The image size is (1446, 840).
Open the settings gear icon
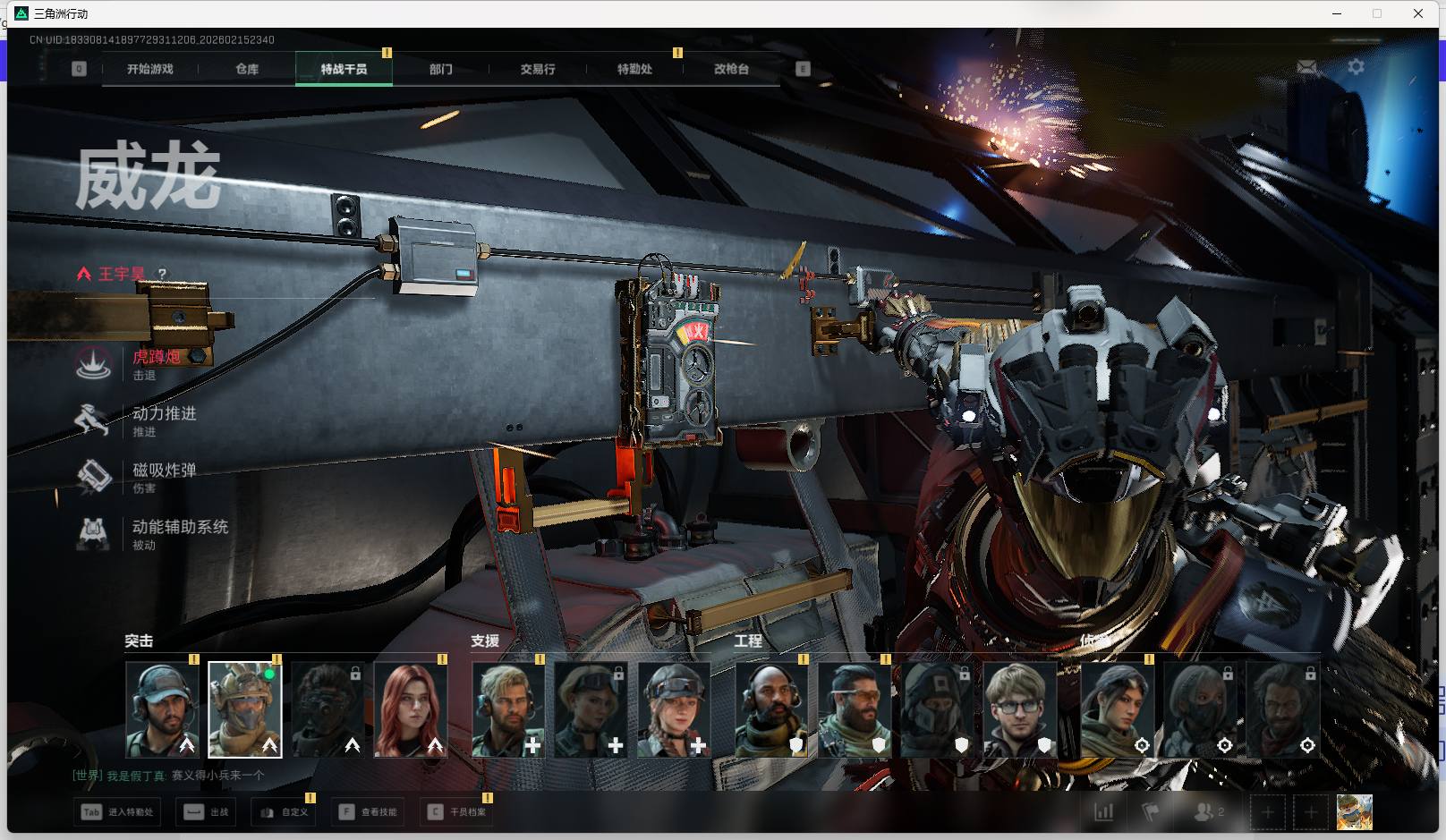(1356, 67)
